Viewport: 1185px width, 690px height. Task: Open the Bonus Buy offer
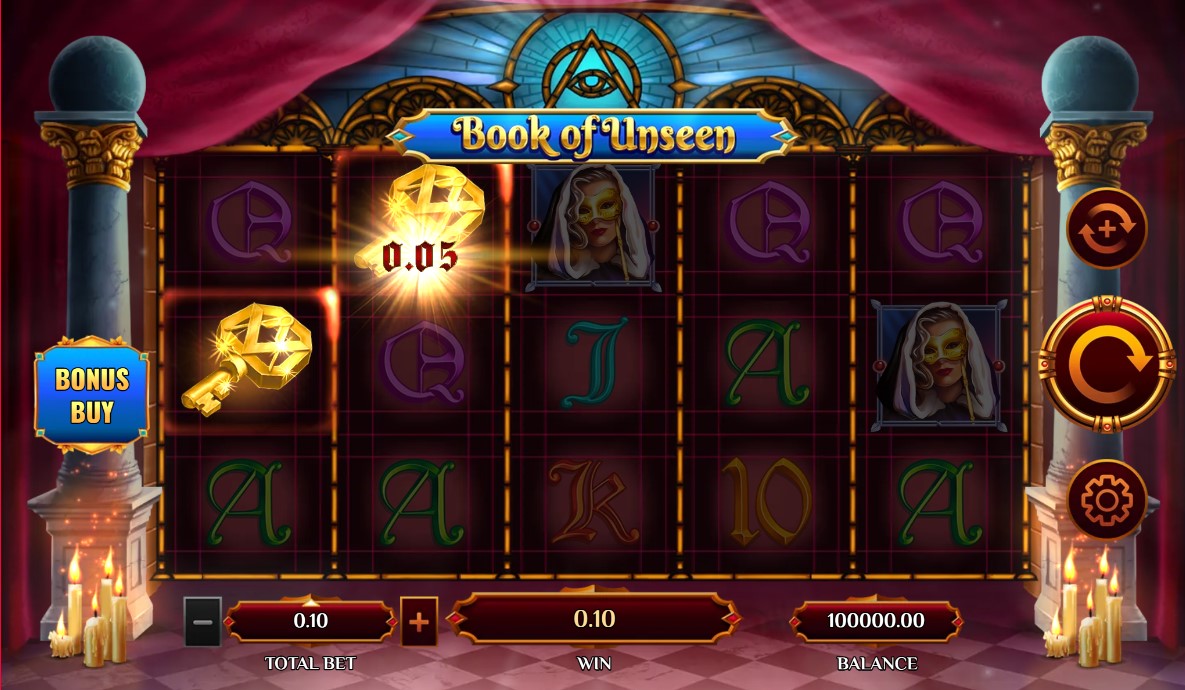[92, 394]
